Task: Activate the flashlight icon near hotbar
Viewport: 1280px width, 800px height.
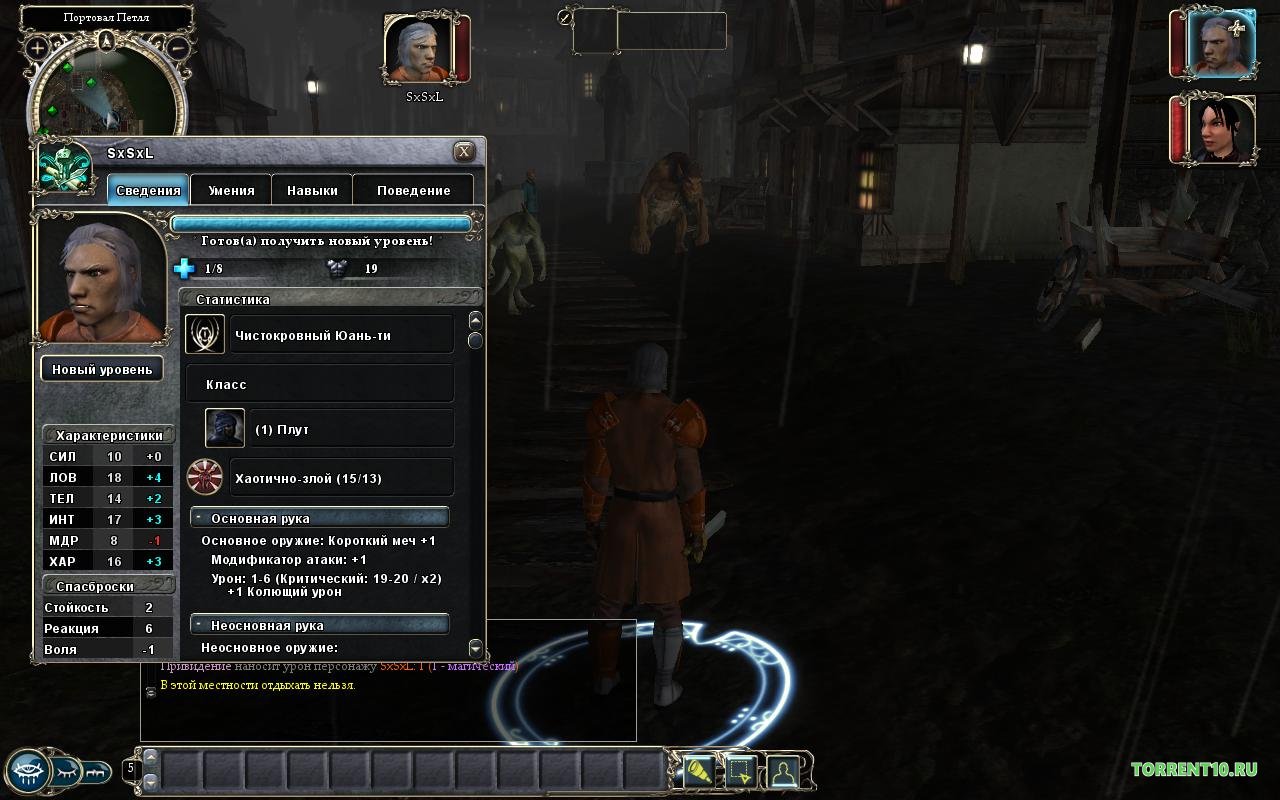Action: point(697,771)
